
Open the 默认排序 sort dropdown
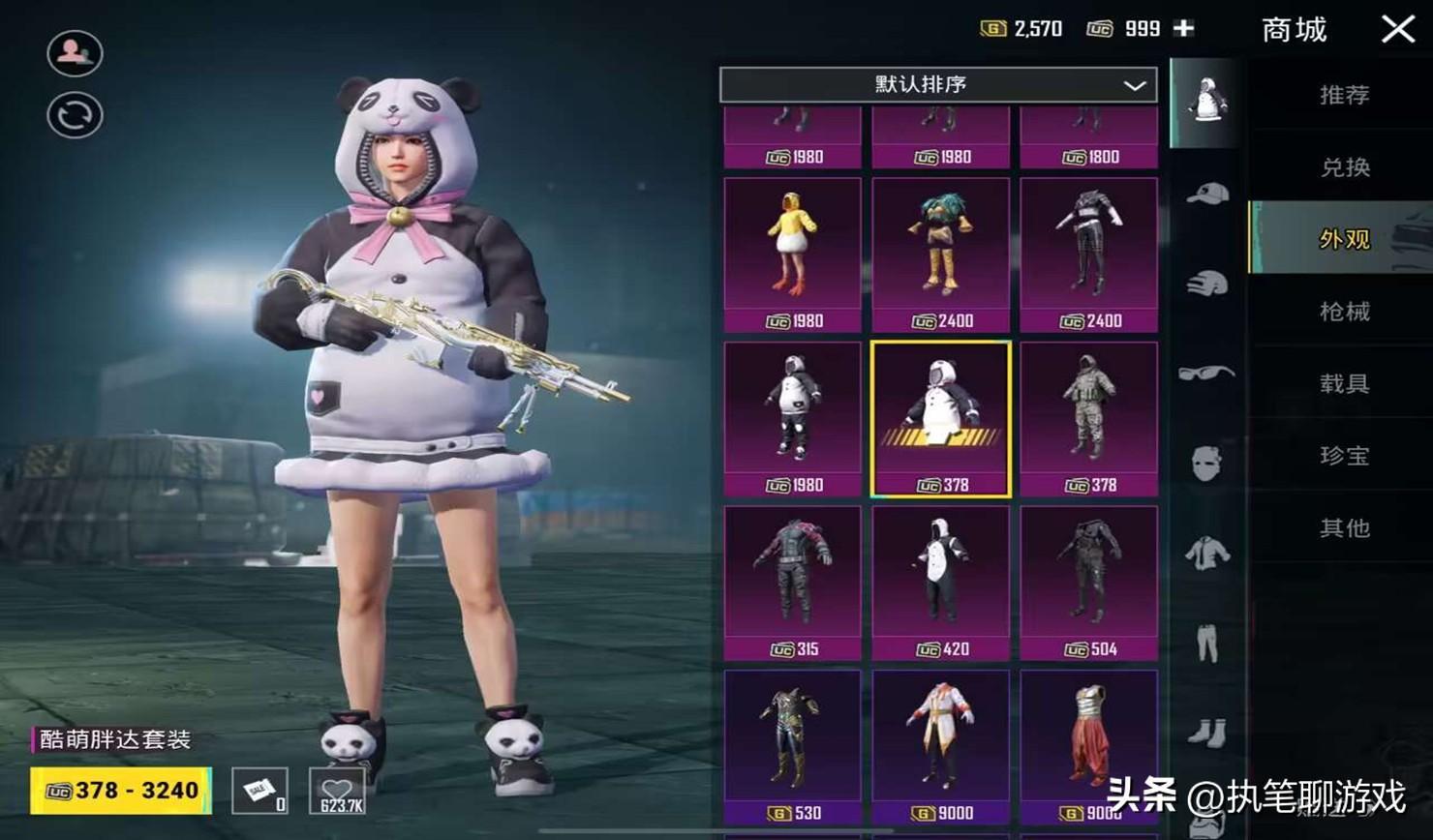point(937,85)
